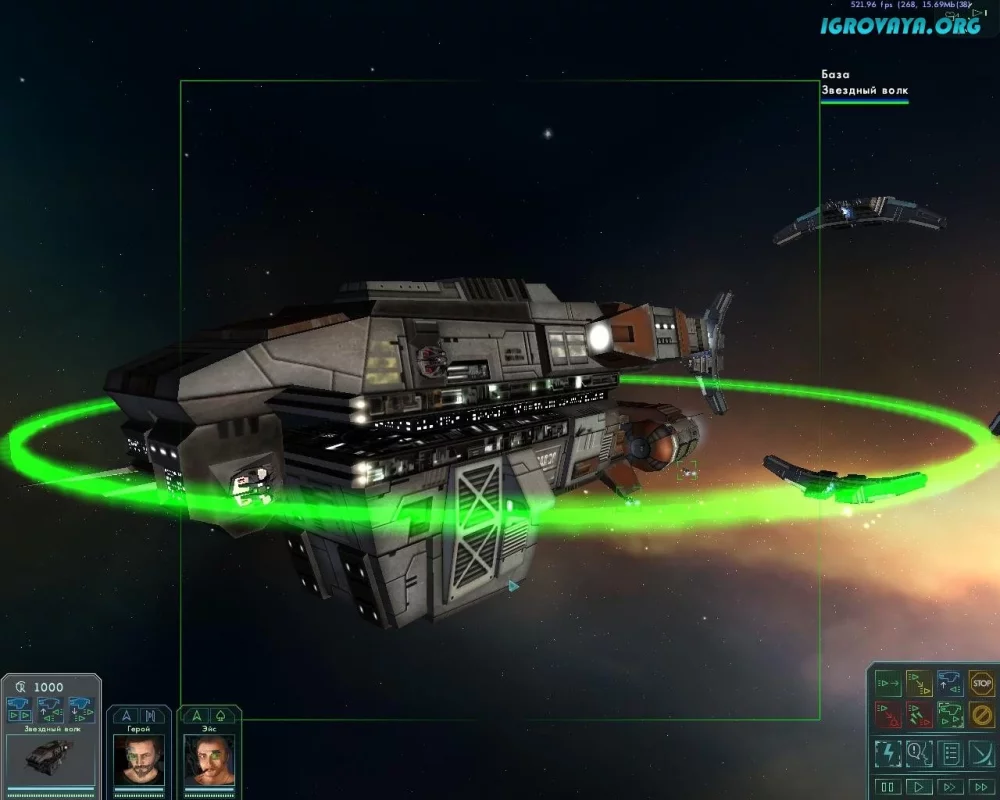Click the STOP order button
Image resolution: width=1000 pixels, height=800 pixels.
pos(981,684)
